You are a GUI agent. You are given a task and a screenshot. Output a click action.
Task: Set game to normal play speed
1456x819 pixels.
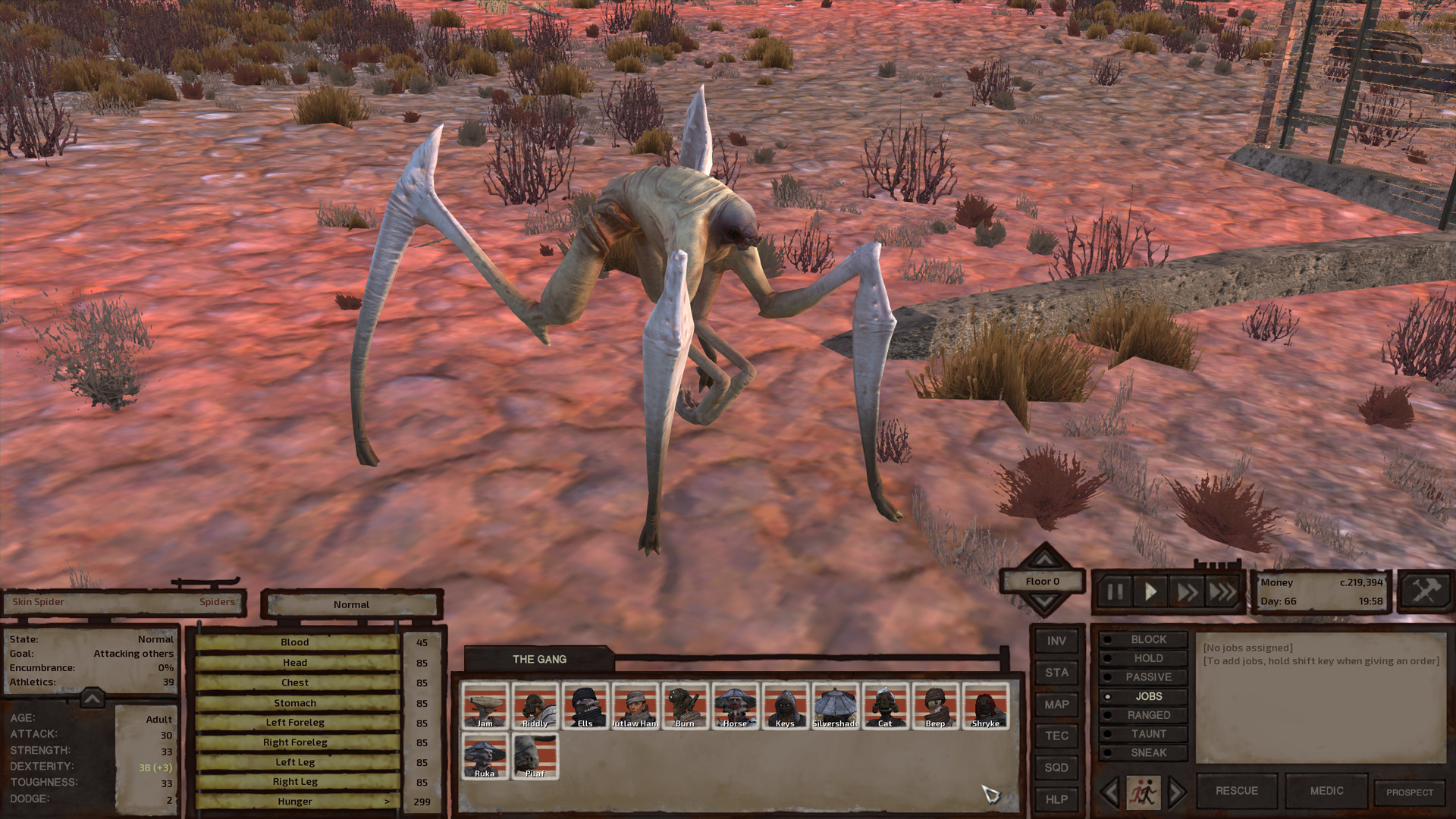coord(1150,591)
